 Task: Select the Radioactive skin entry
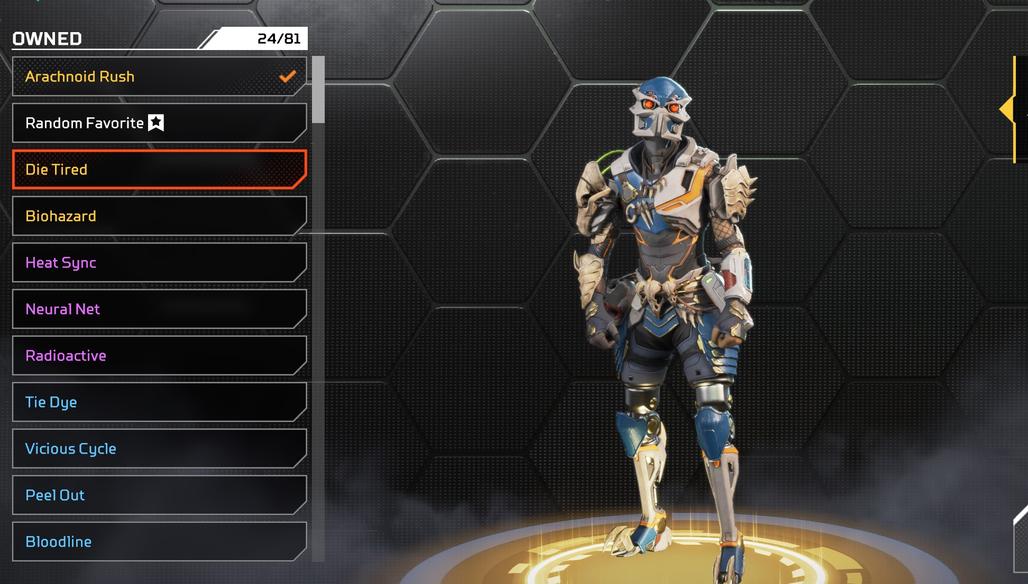coord(158,356)
